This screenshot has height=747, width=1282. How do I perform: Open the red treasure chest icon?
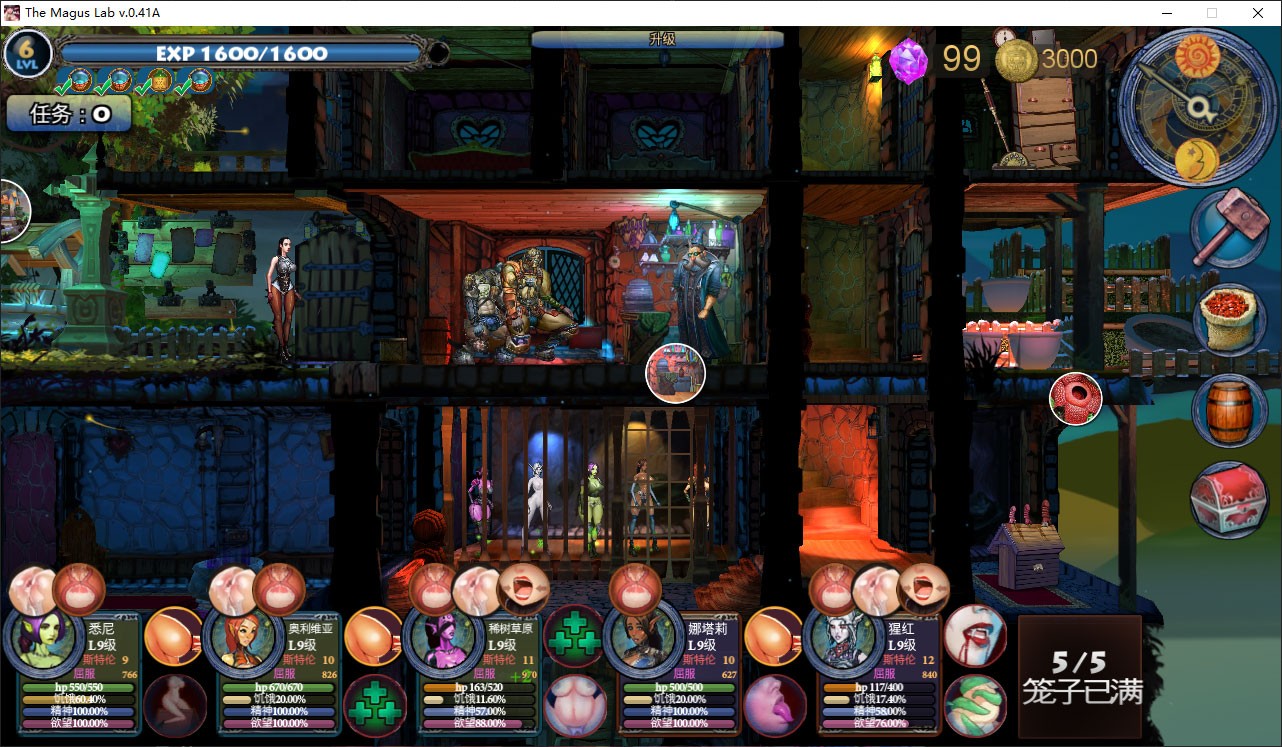pyautogui.click(x=1229, y=499)
